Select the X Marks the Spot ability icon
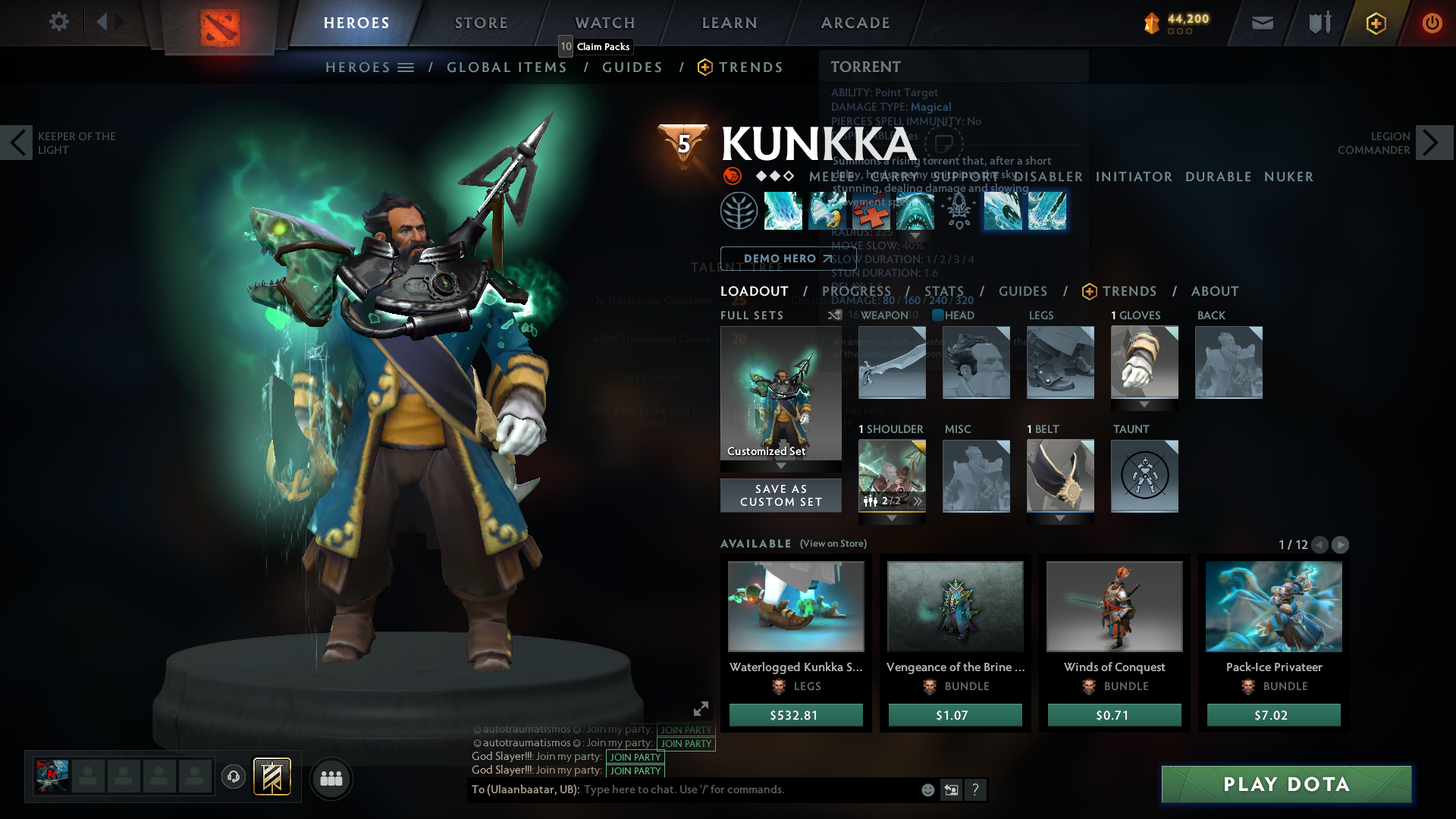The height and width of the screenshot is (819, 1456). 872,211
